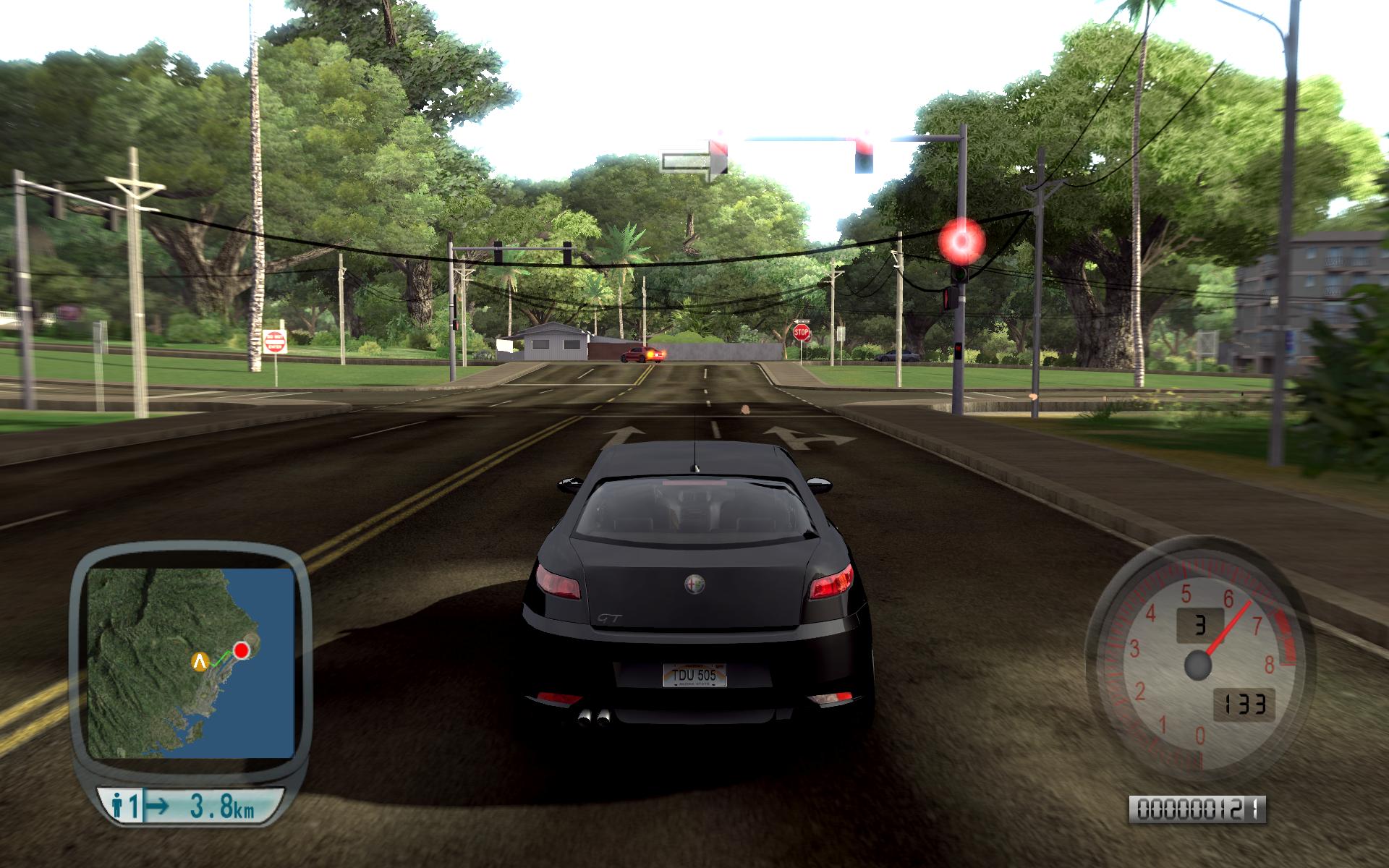Select the waypoint number 1 on GPS bar
This screenshot has height=868, width=1389.
pyautogui.click(x=135, y=804)
